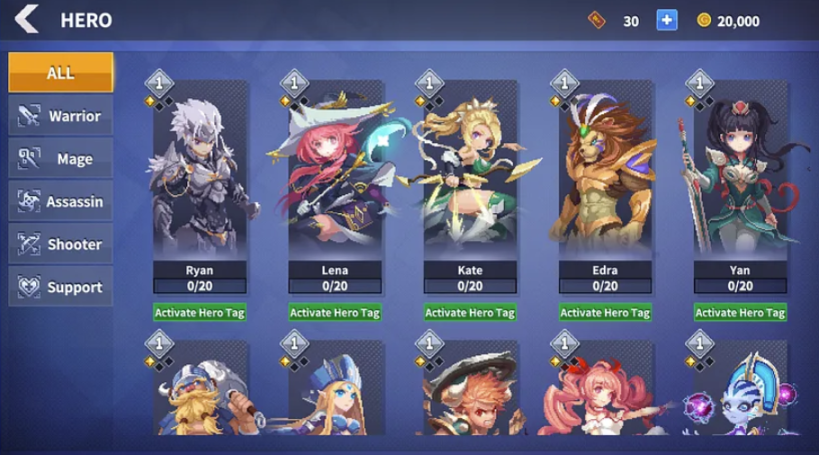Click the blue plus button to add tickets
The image size is (819, 455).
667,20
